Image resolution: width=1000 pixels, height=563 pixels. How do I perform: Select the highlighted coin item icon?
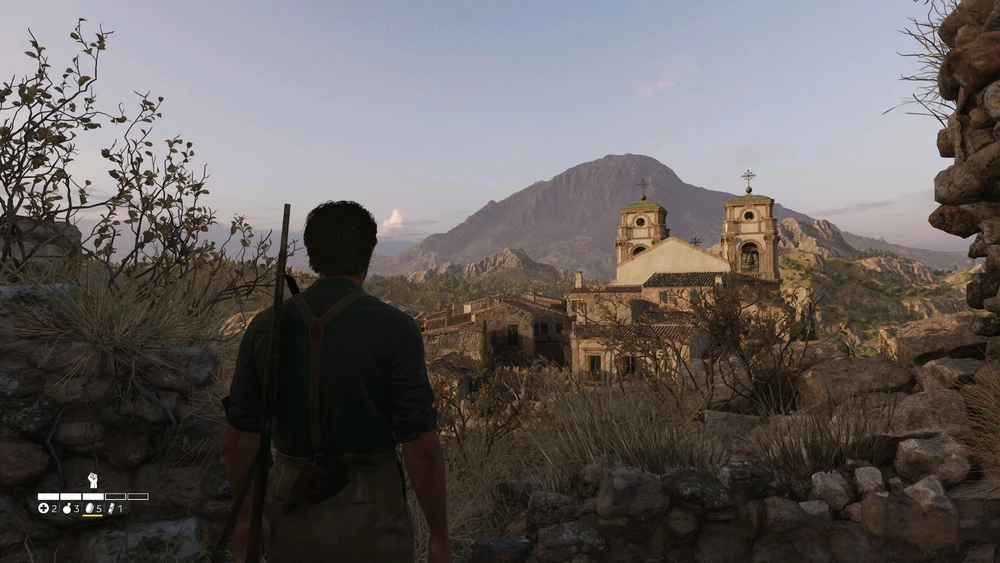(x=89, y=508)
